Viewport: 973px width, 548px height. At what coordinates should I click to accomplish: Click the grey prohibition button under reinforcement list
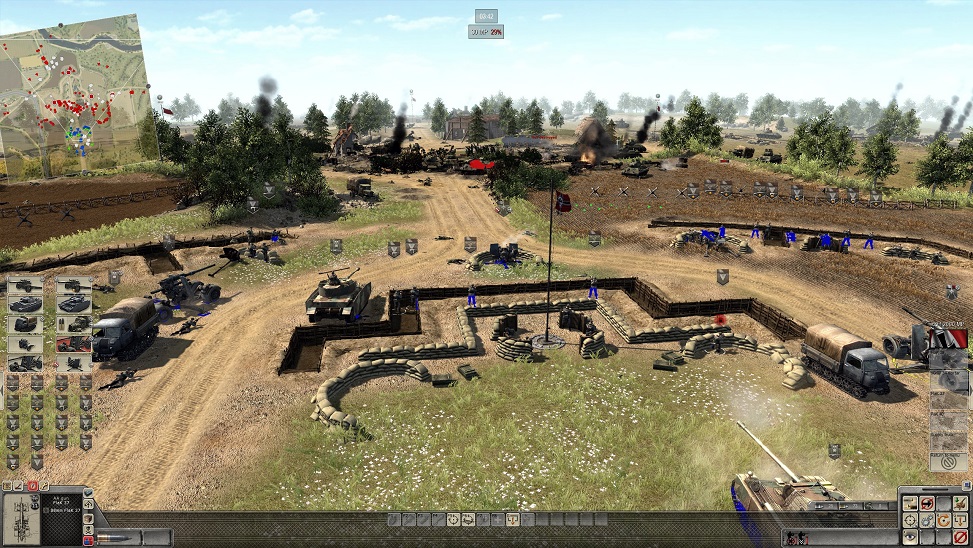[x=947, y=463]
